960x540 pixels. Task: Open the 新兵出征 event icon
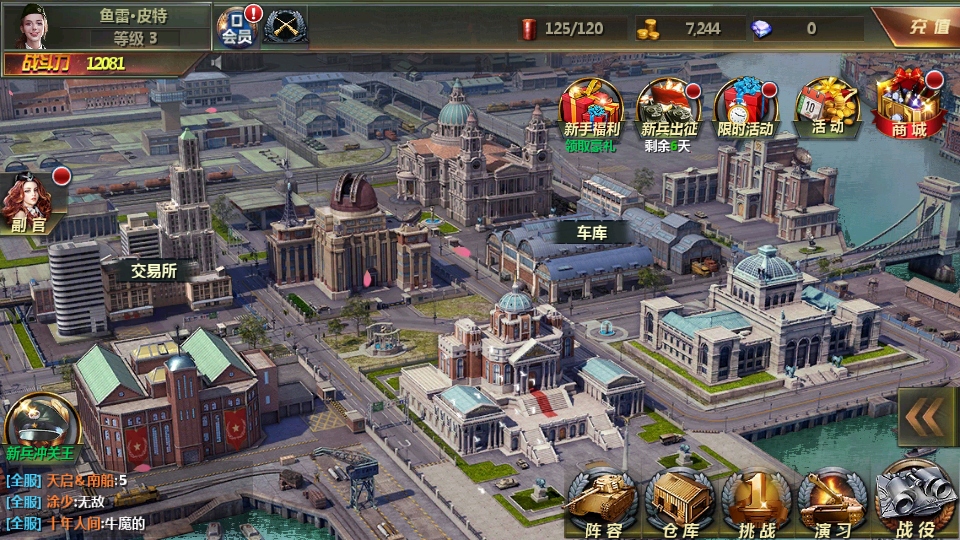click(x=667, y=108)
